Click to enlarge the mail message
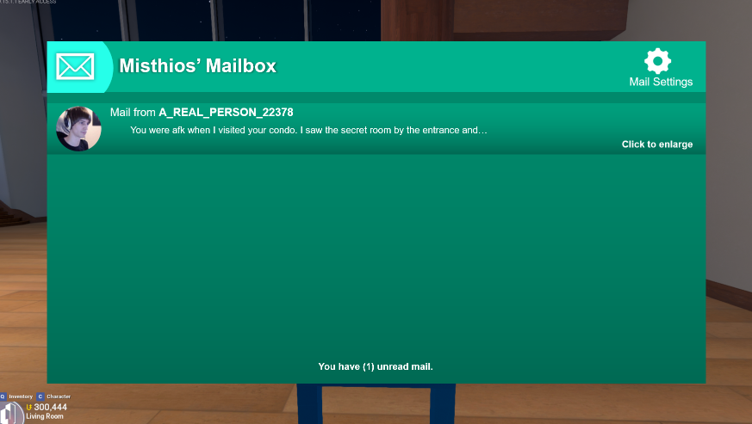This screenshot has width=752, height=424. tap(657, 144)
